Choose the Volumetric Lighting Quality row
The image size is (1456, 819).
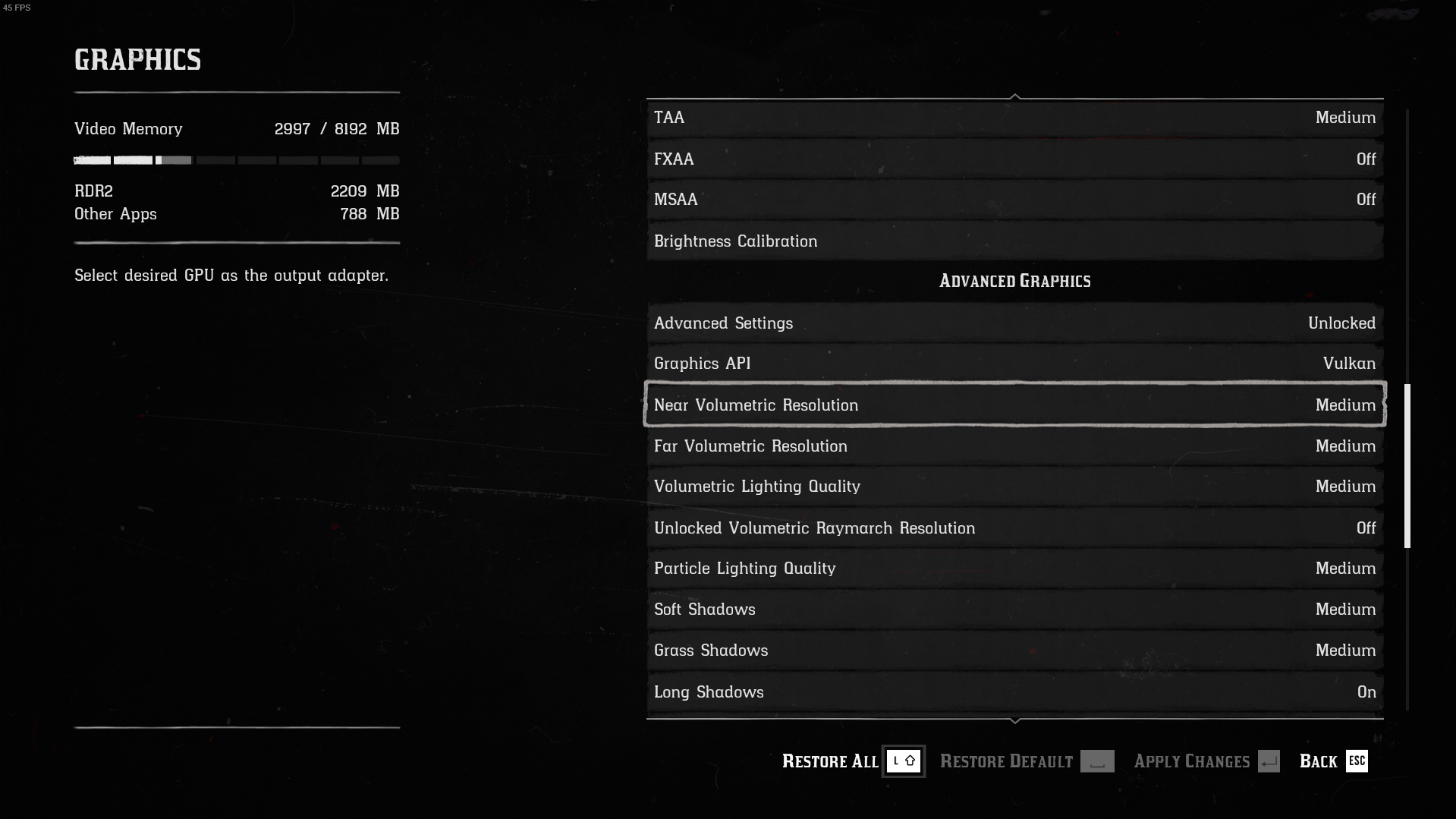(1014, 487)
